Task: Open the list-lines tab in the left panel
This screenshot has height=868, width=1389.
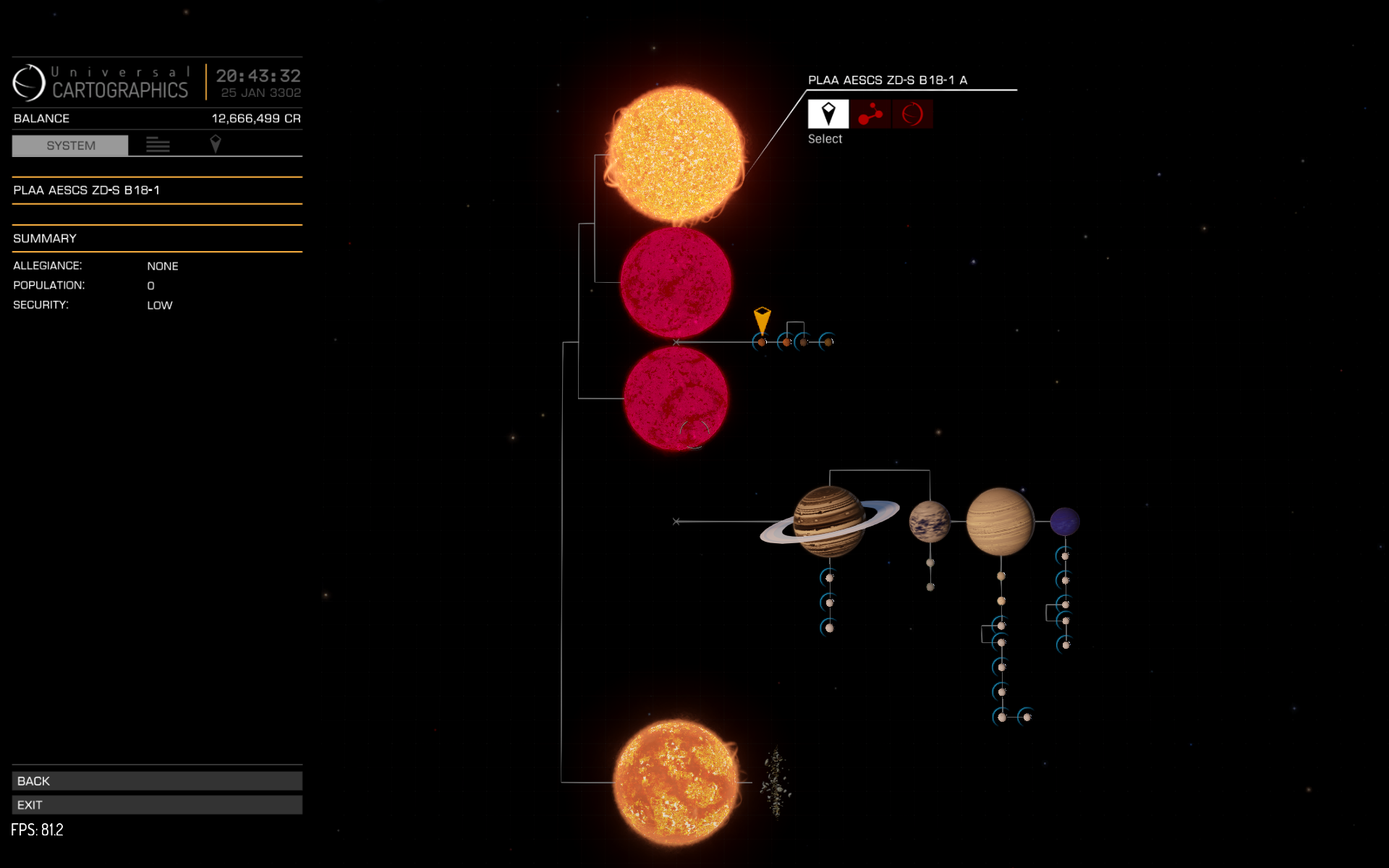Action: 158,145
